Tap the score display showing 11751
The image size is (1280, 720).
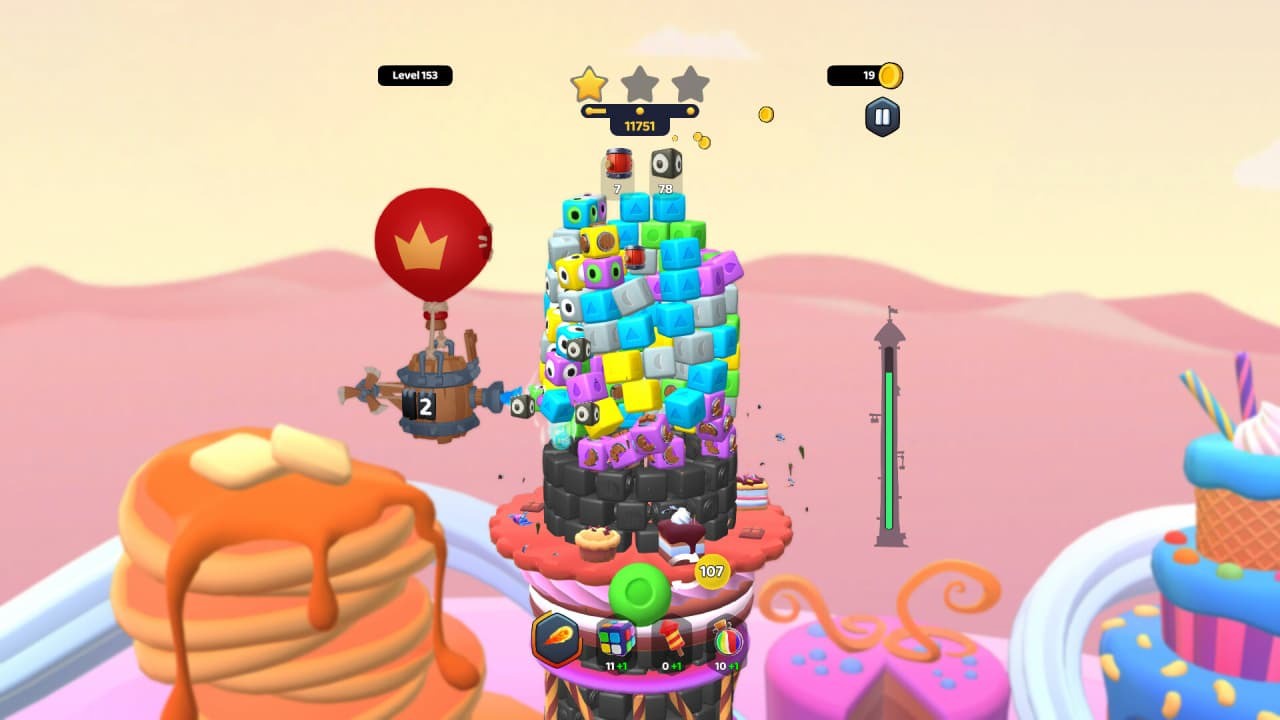coord(640,127)
